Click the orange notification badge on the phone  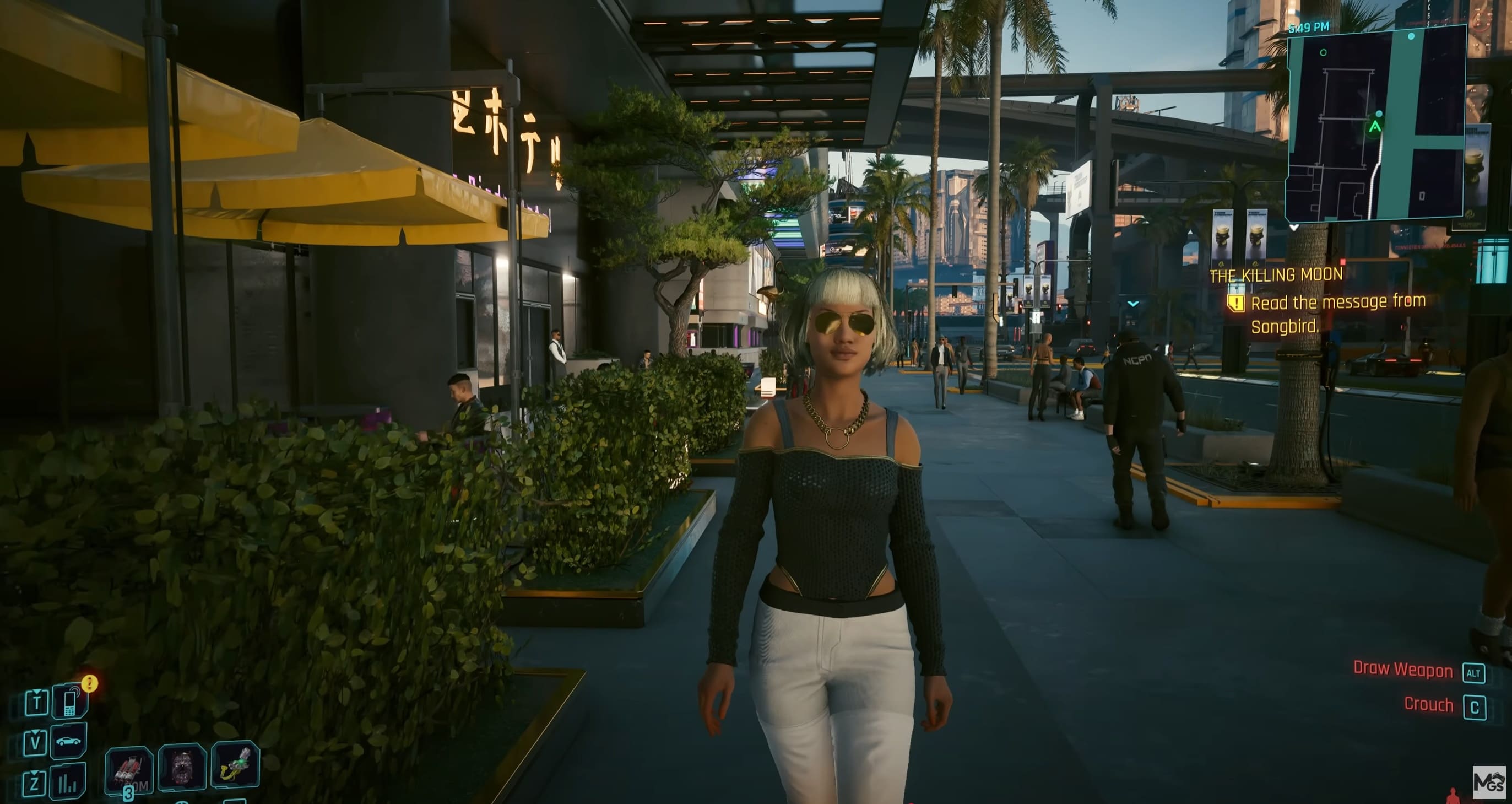(90, 684)
